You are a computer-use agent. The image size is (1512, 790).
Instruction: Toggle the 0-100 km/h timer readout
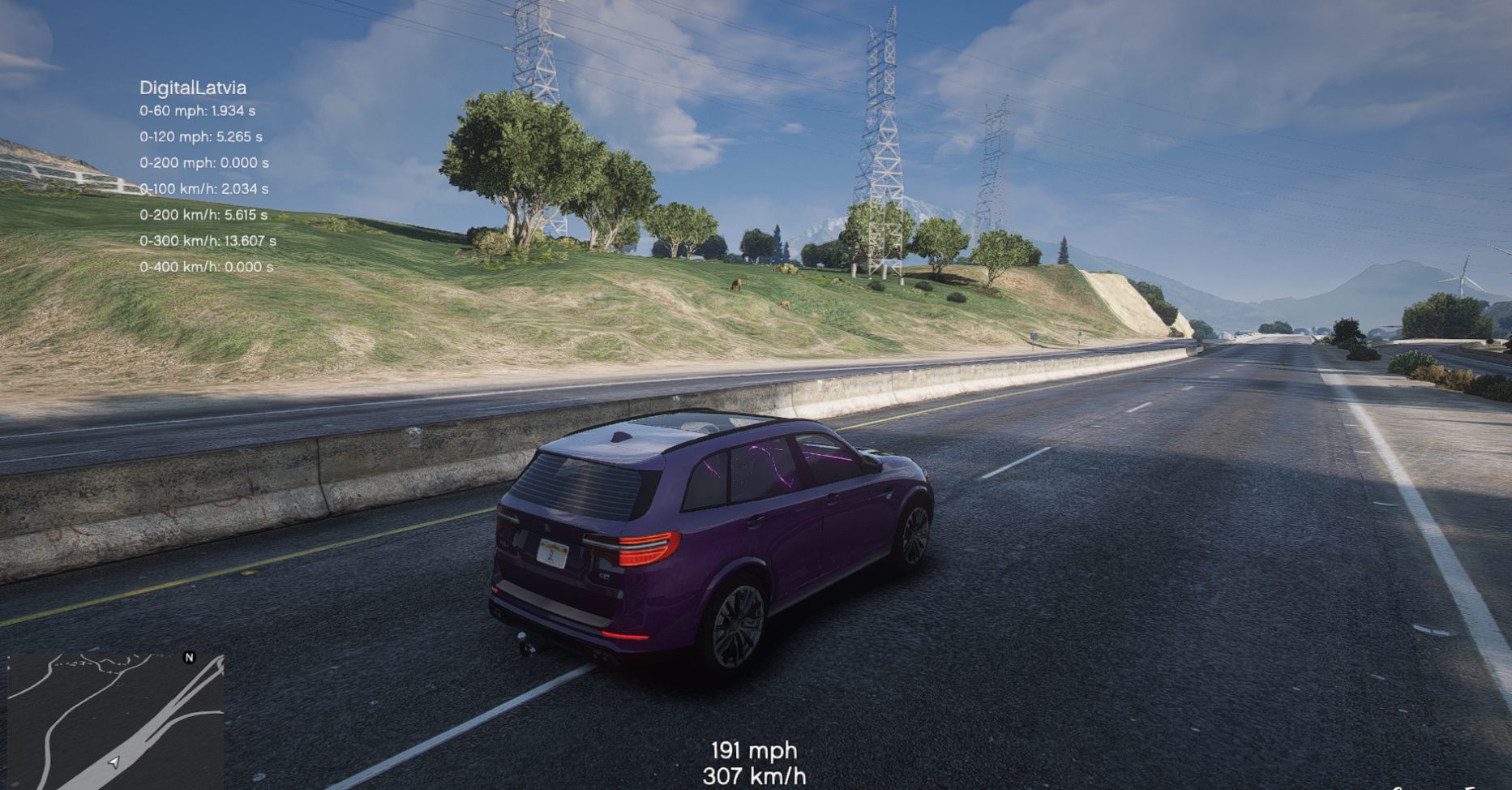pyautogui.click(x=203, y=190)
